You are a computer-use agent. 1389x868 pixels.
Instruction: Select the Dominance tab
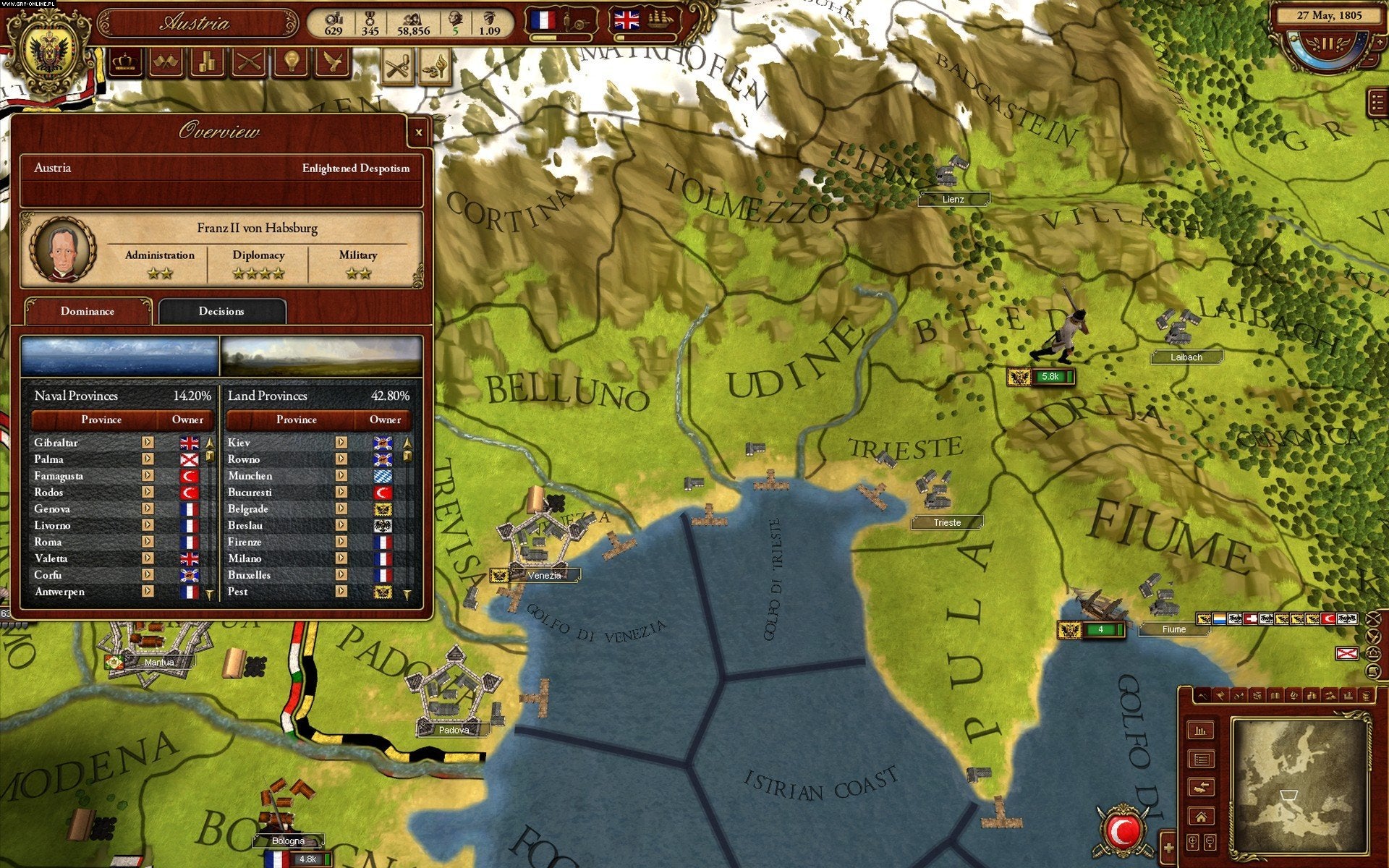pyautogui.click(x=88, y=312)
